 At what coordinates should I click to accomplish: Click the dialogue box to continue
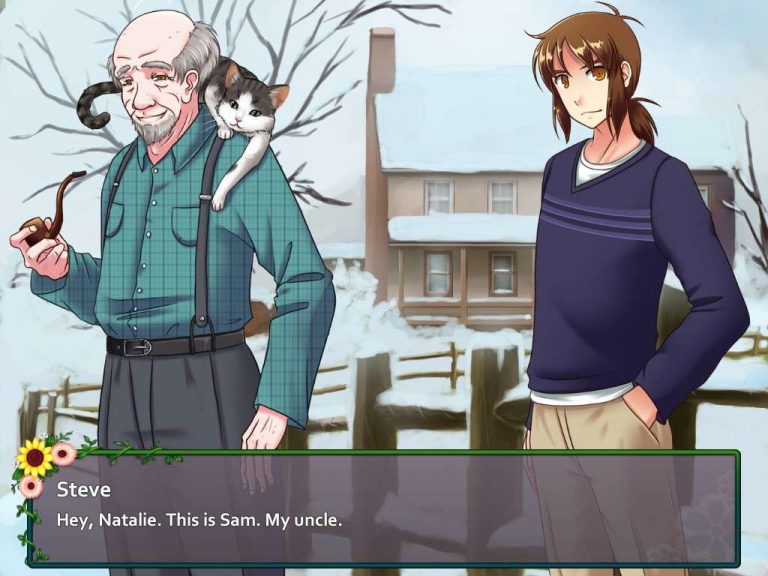(384, 508)
